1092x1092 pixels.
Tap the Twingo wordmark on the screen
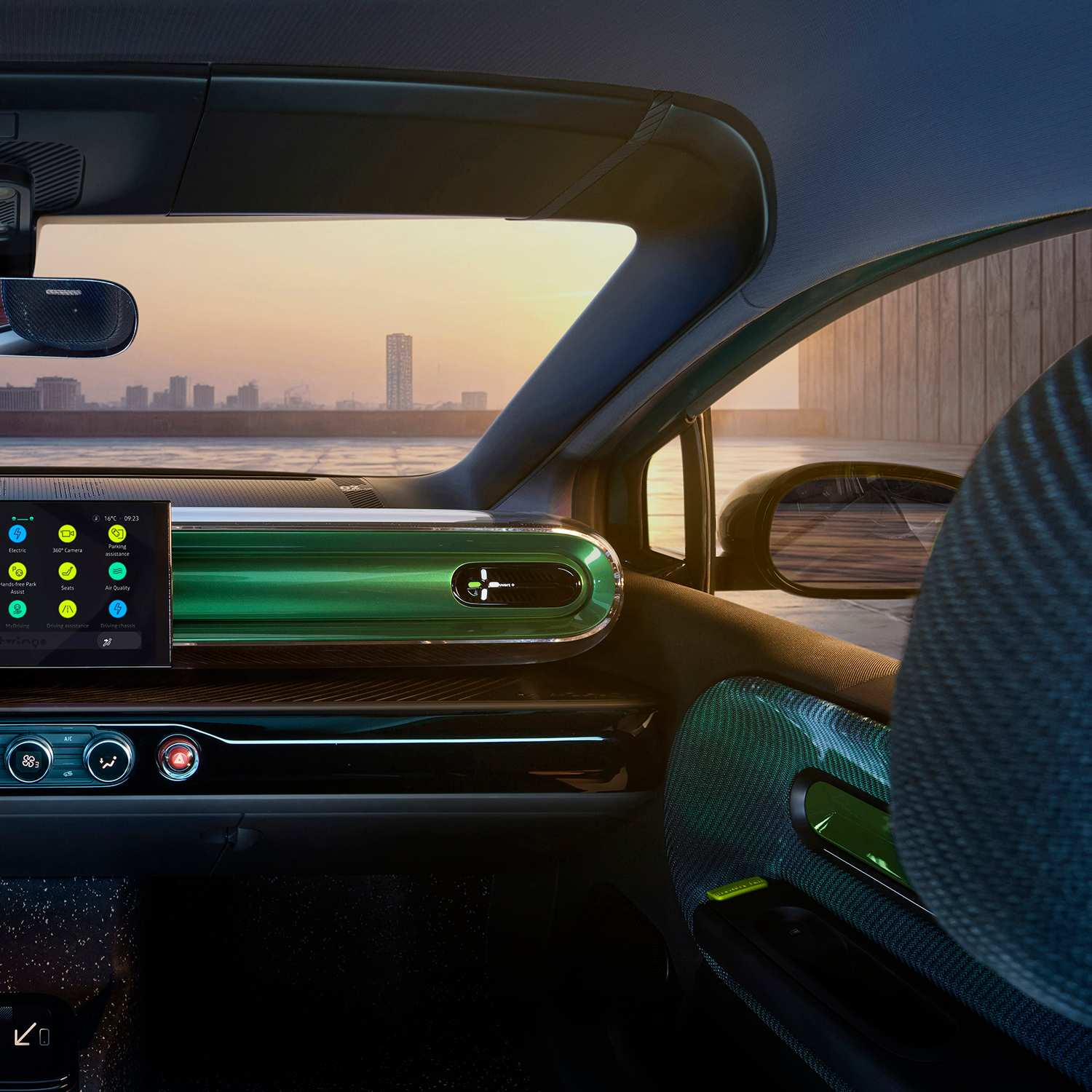click(x=21, y=642)
